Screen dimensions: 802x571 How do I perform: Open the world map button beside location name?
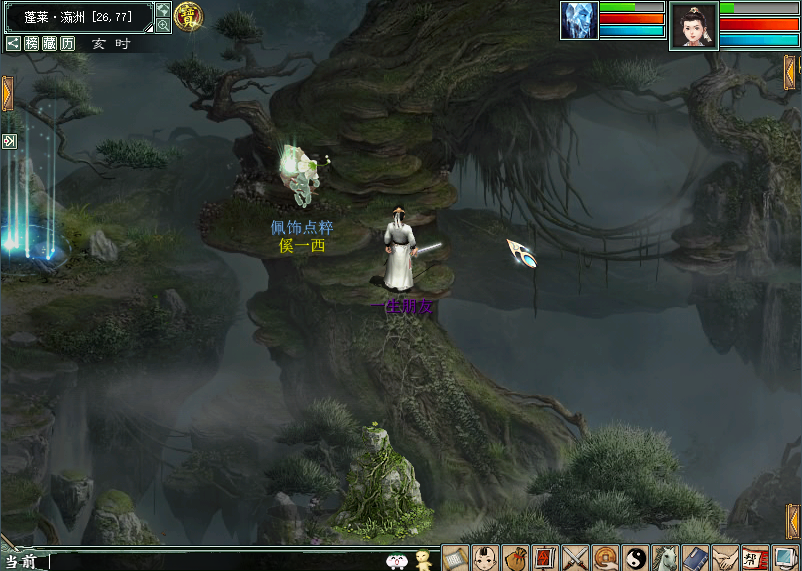tap(163, 10)
